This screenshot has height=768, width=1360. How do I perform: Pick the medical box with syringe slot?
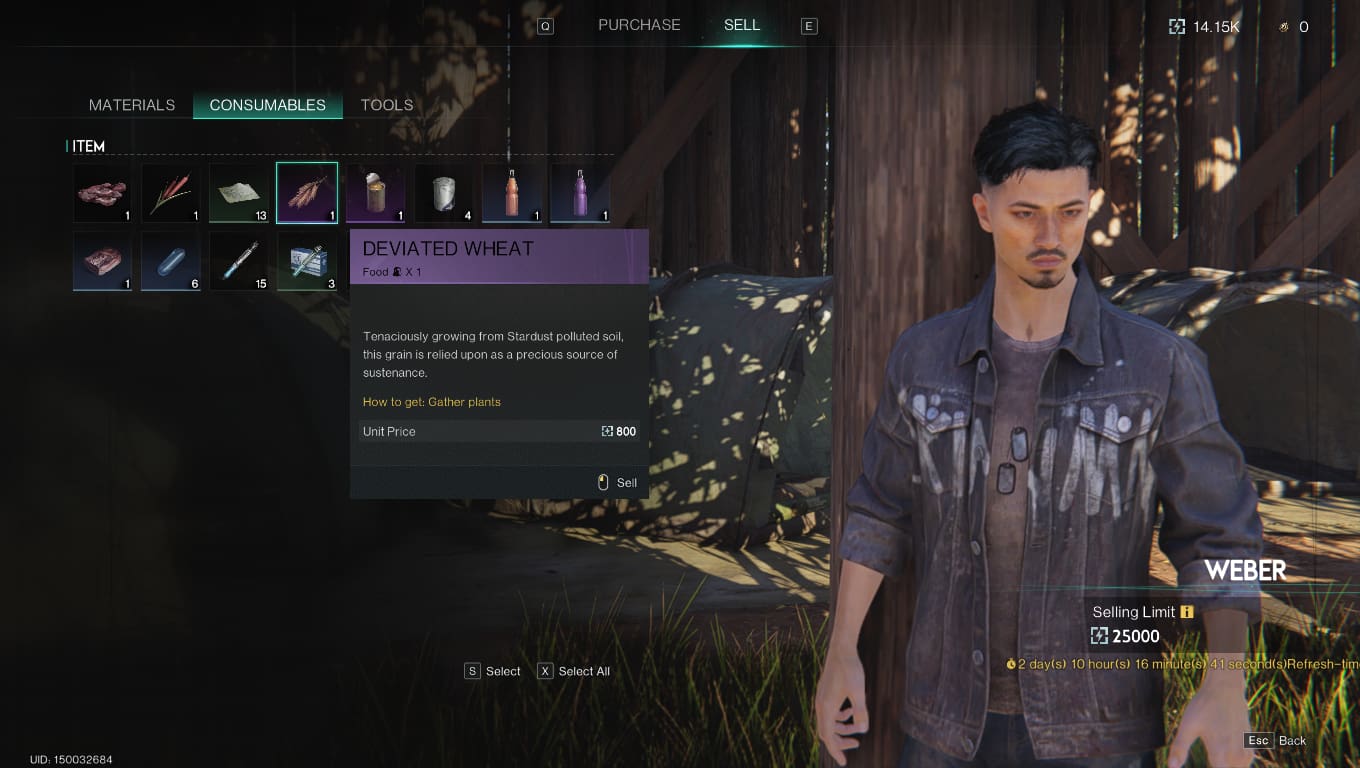[x=307, y=261]
